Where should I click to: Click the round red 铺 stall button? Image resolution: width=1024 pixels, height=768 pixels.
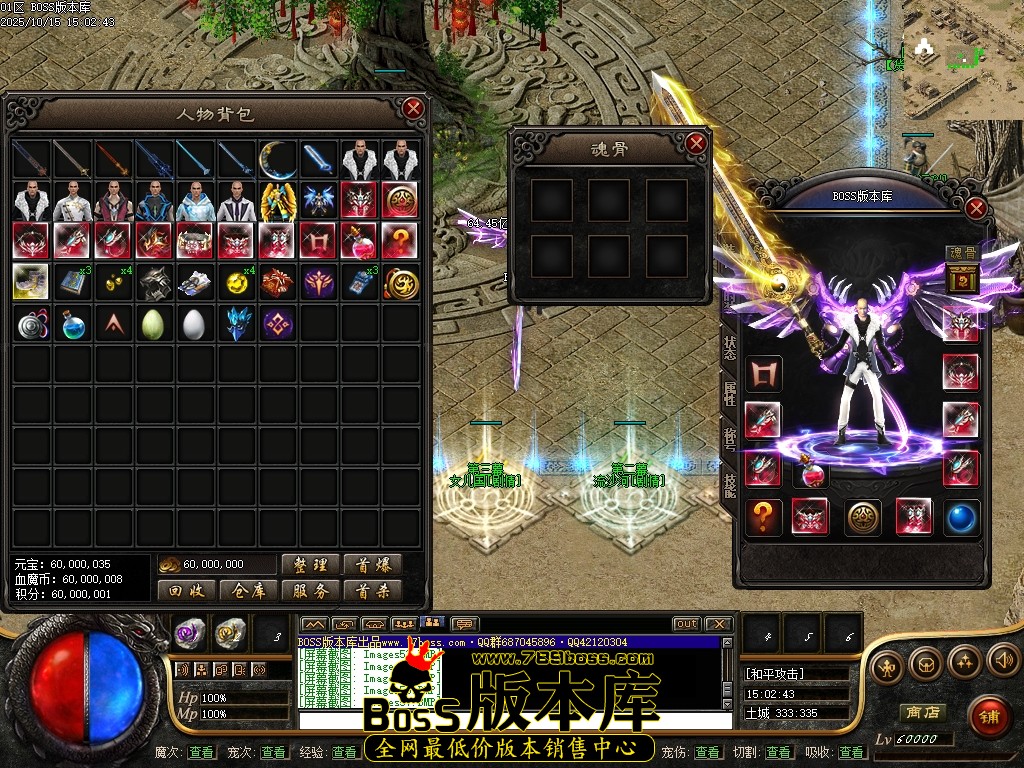[x=988, y=716]
